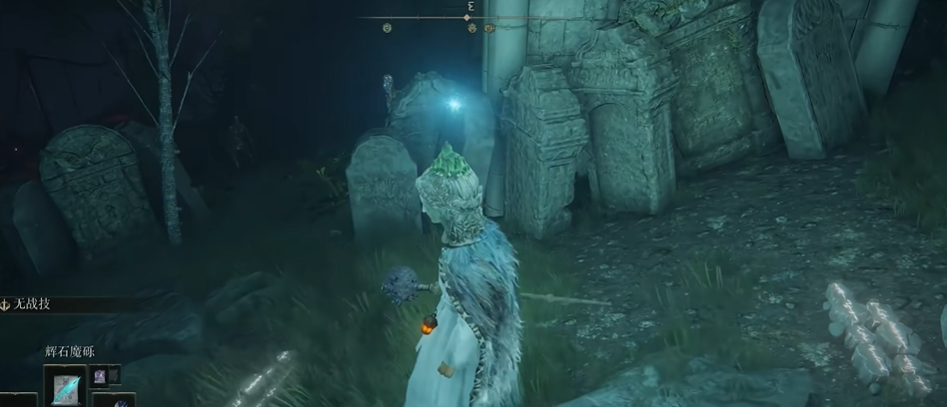Click the small purple spell icon
This screenshot has height=407, width=947.
click(98, 376)
